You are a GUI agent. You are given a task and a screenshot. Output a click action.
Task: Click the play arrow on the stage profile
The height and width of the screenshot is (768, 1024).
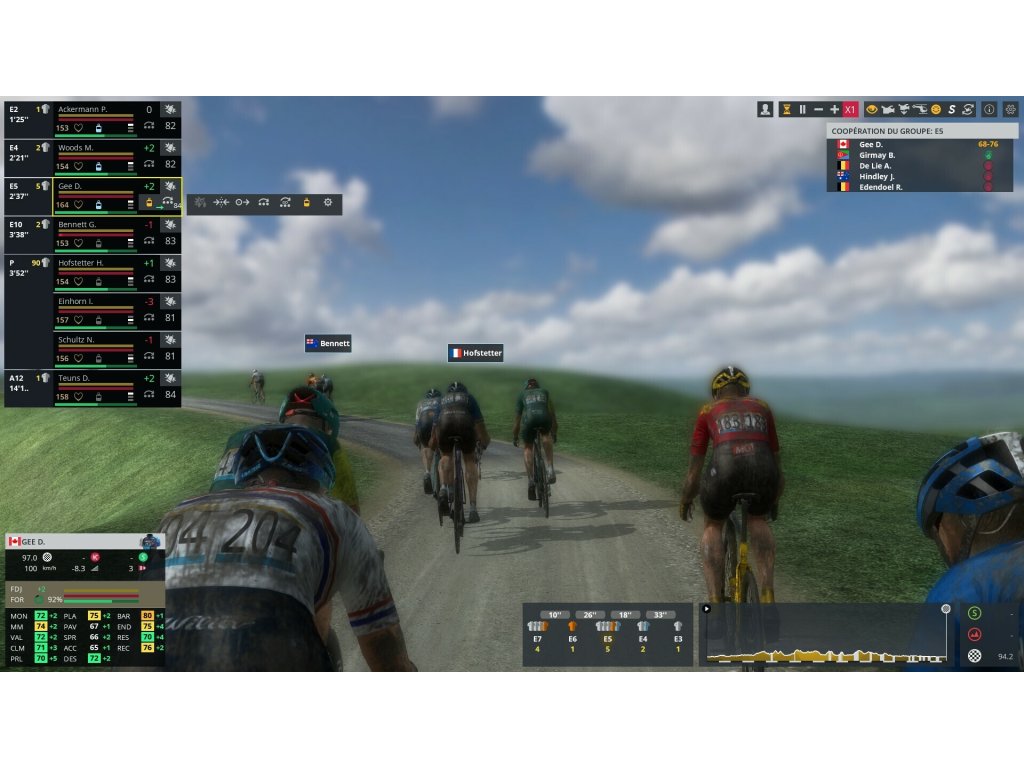[x=707, y=608]
